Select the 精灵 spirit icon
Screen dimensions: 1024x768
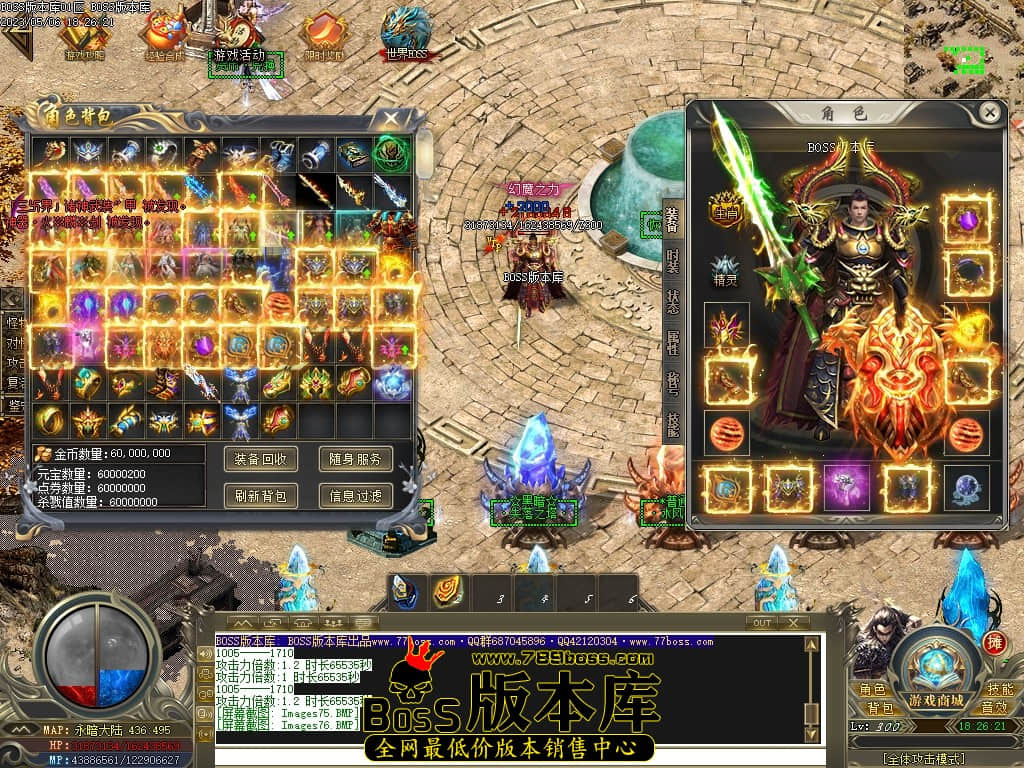click(725, 271)
